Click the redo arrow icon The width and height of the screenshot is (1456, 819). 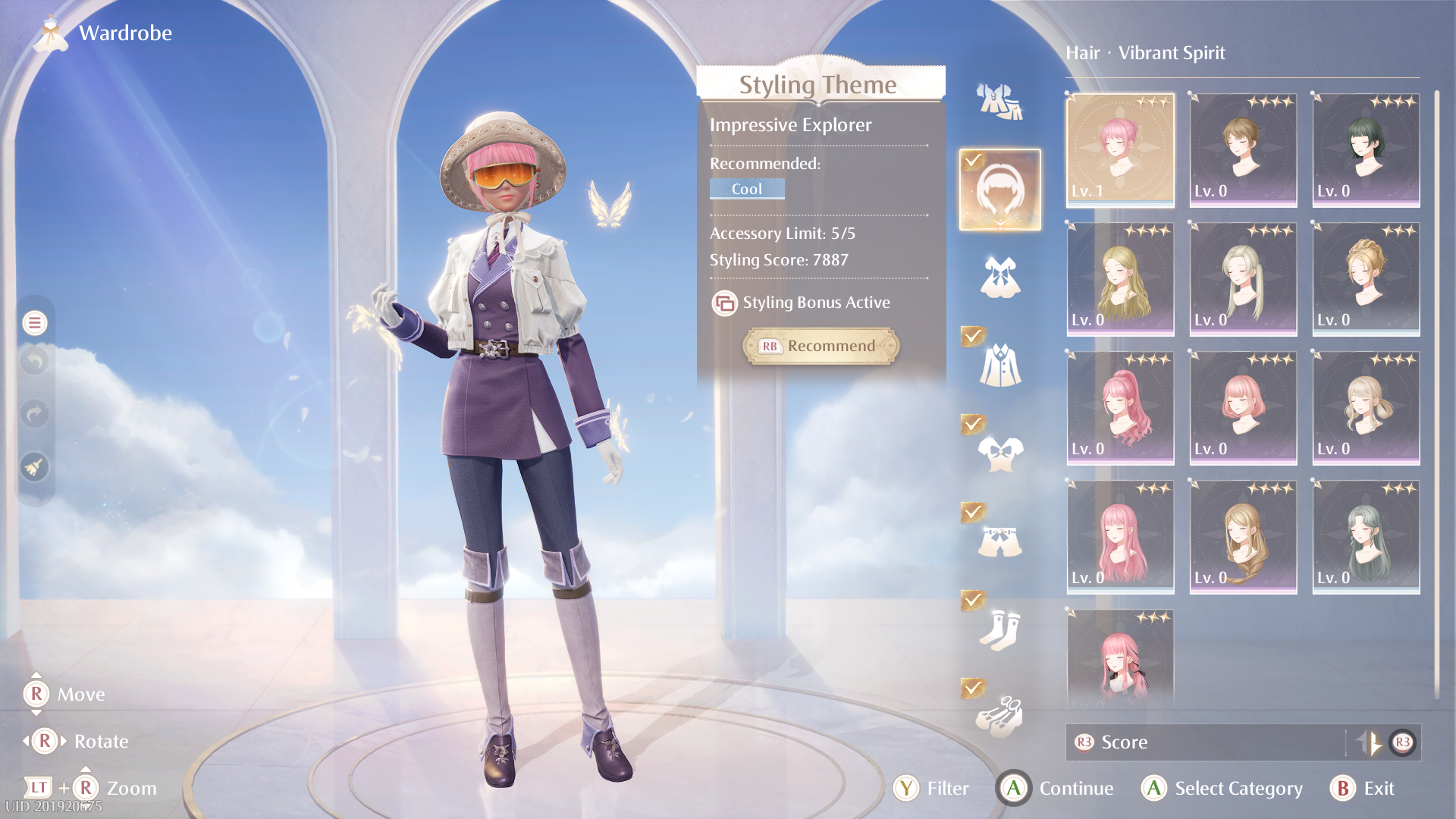35,414
